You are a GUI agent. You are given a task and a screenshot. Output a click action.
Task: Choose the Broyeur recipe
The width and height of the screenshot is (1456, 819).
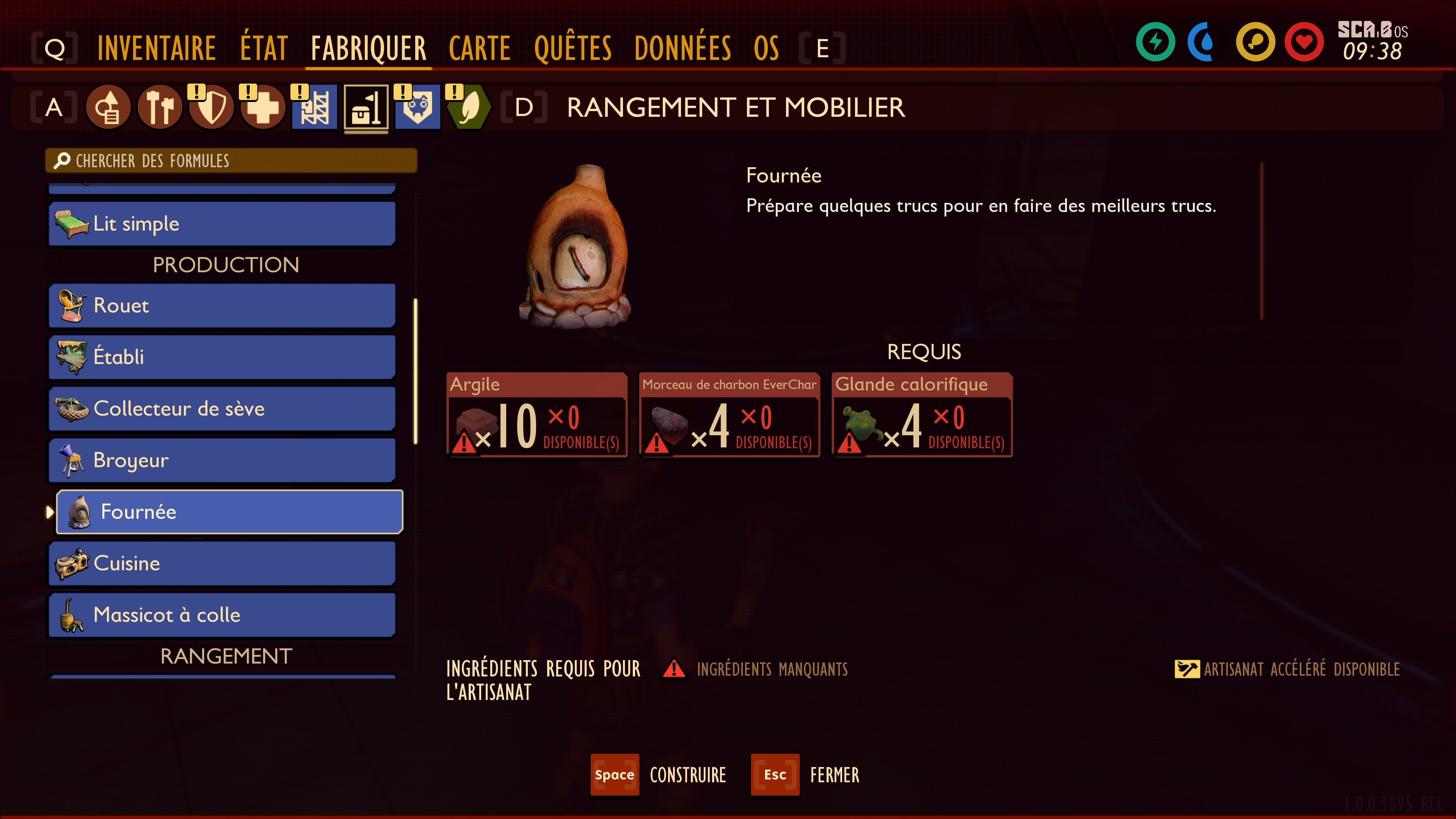point(221,460)
